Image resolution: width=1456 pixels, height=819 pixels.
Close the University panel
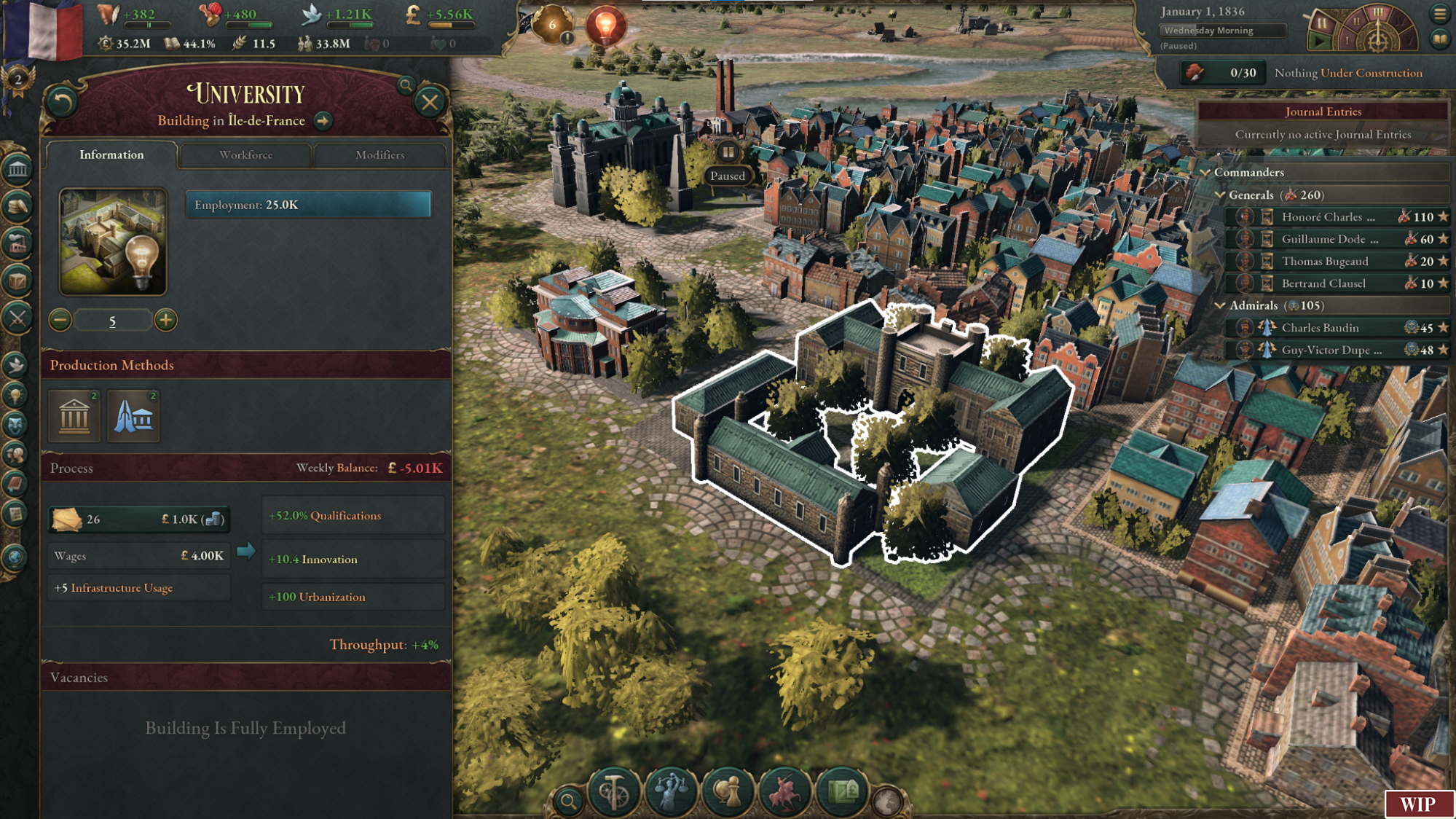[430, 103]
